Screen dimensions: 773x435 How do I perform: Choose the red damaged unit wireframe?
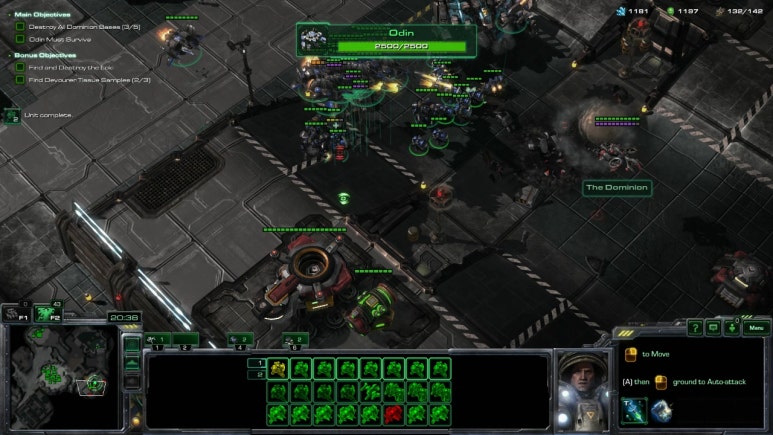[394, 413]
